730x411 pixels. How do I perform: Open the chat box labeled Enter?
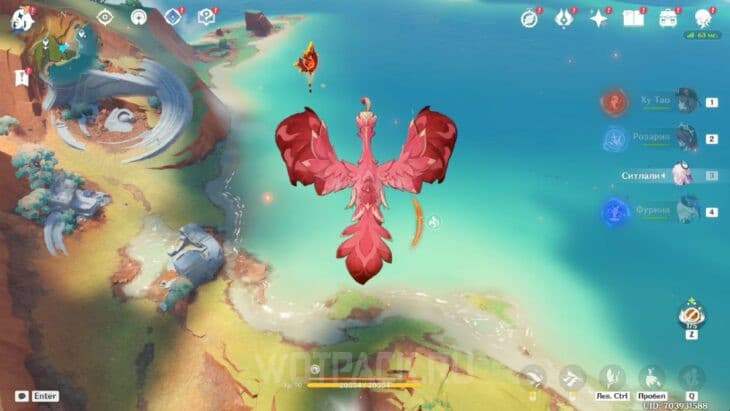point(37,396)
